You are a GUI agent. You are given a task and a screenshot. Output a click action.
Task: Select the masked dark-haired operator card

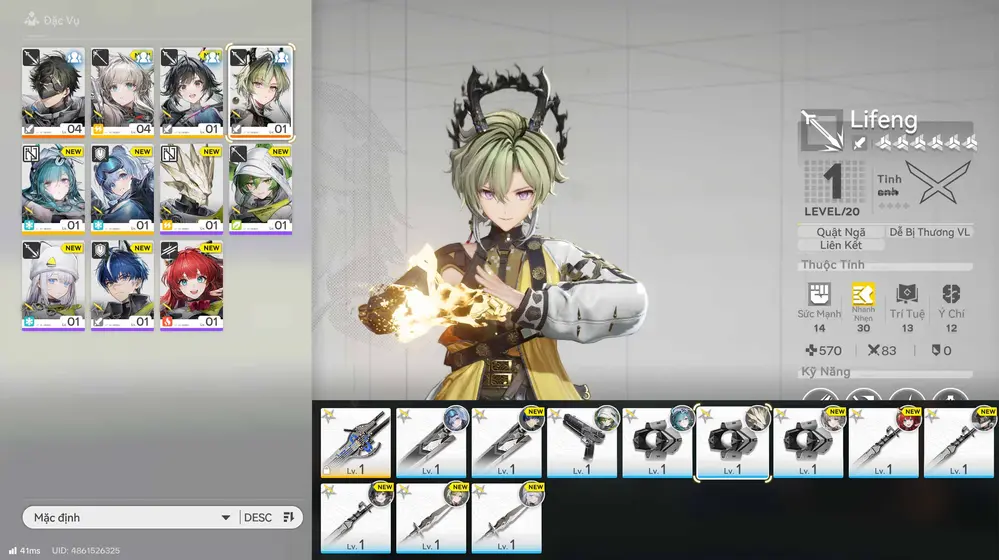click(x=53, y=91)
